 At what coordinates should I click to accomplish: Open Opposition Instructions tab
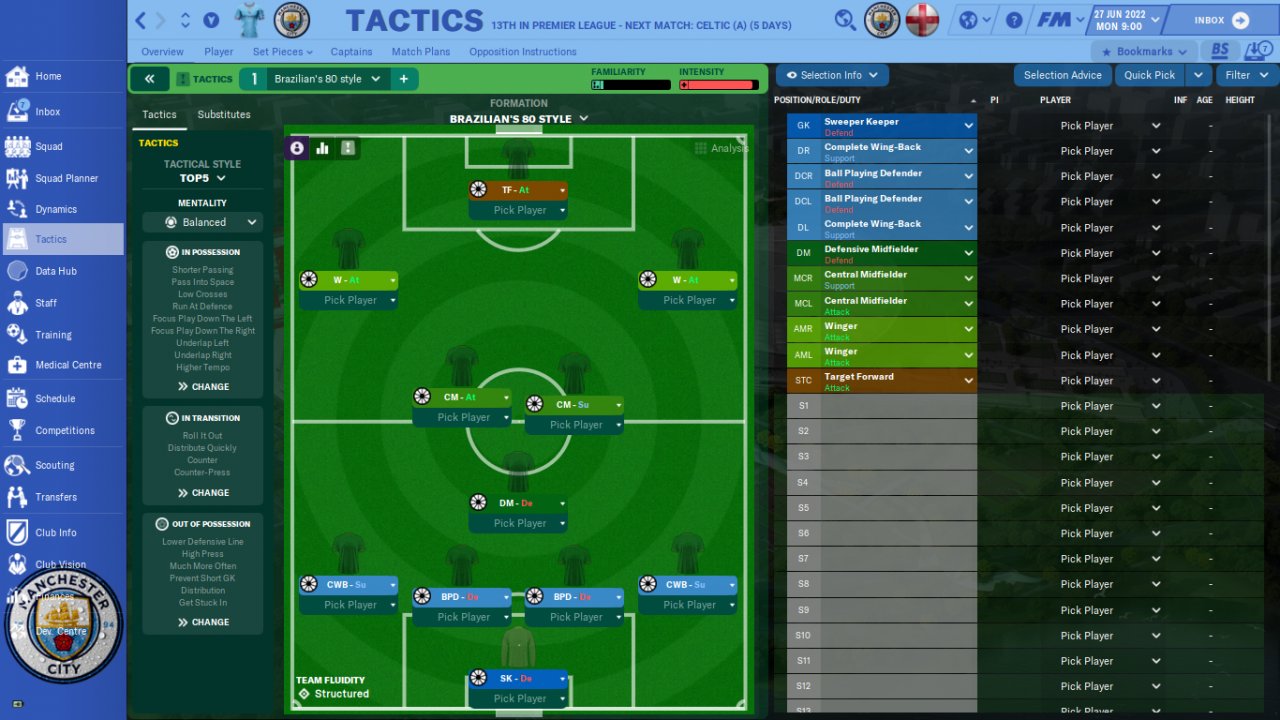pos(522,52)
